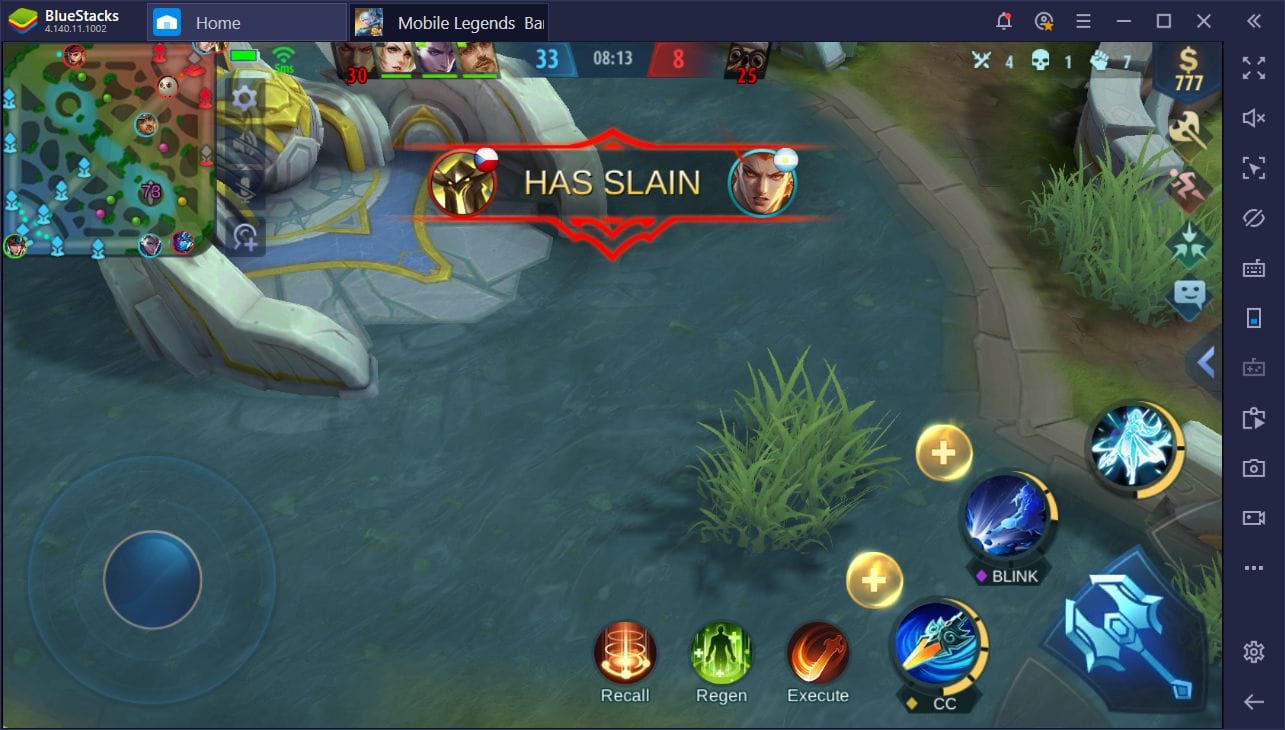1285x730 pixels.
Task: Toggle the target lock mode icon
Action: (245, 237)
